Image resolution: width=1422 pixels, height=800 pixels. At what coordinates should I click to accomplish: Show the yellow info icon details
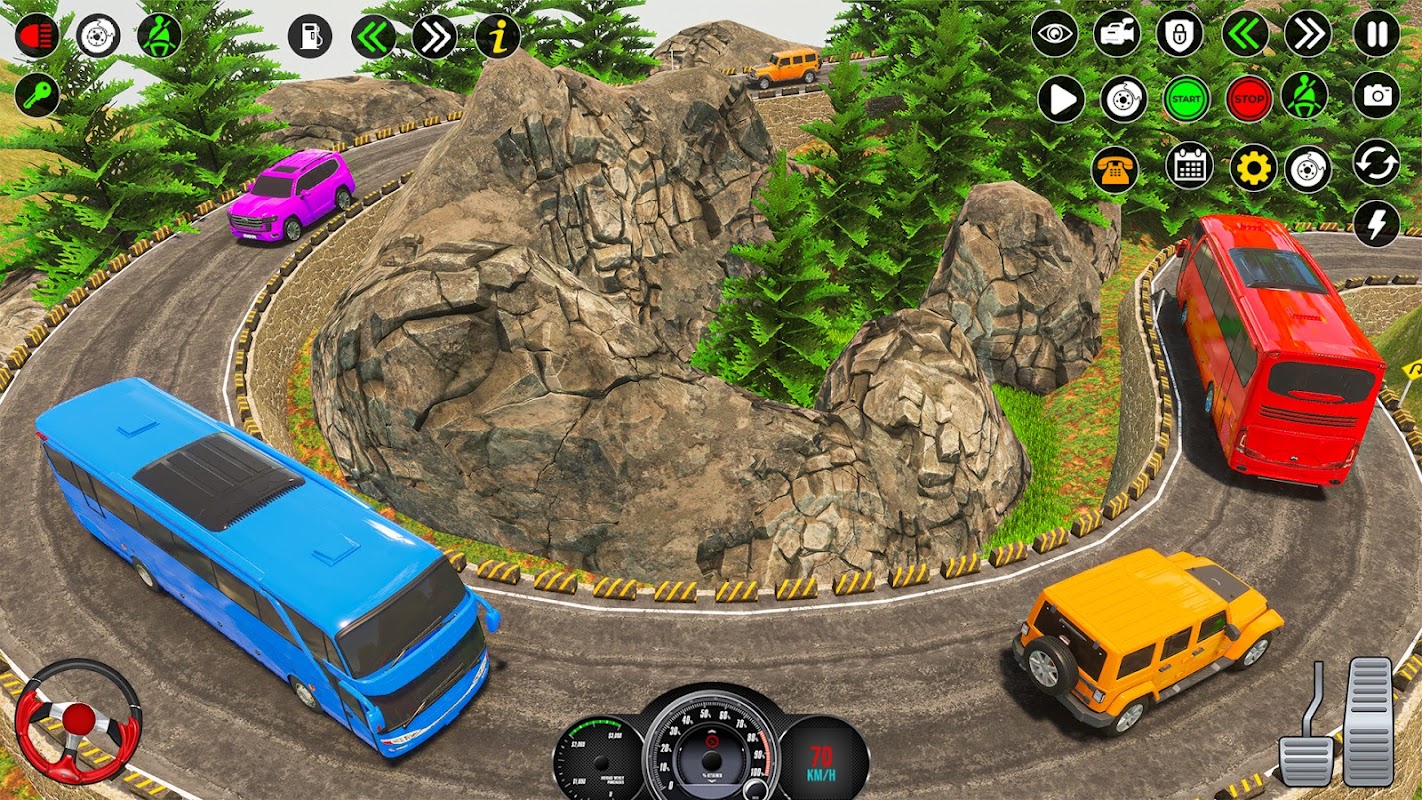pos(497,36)
